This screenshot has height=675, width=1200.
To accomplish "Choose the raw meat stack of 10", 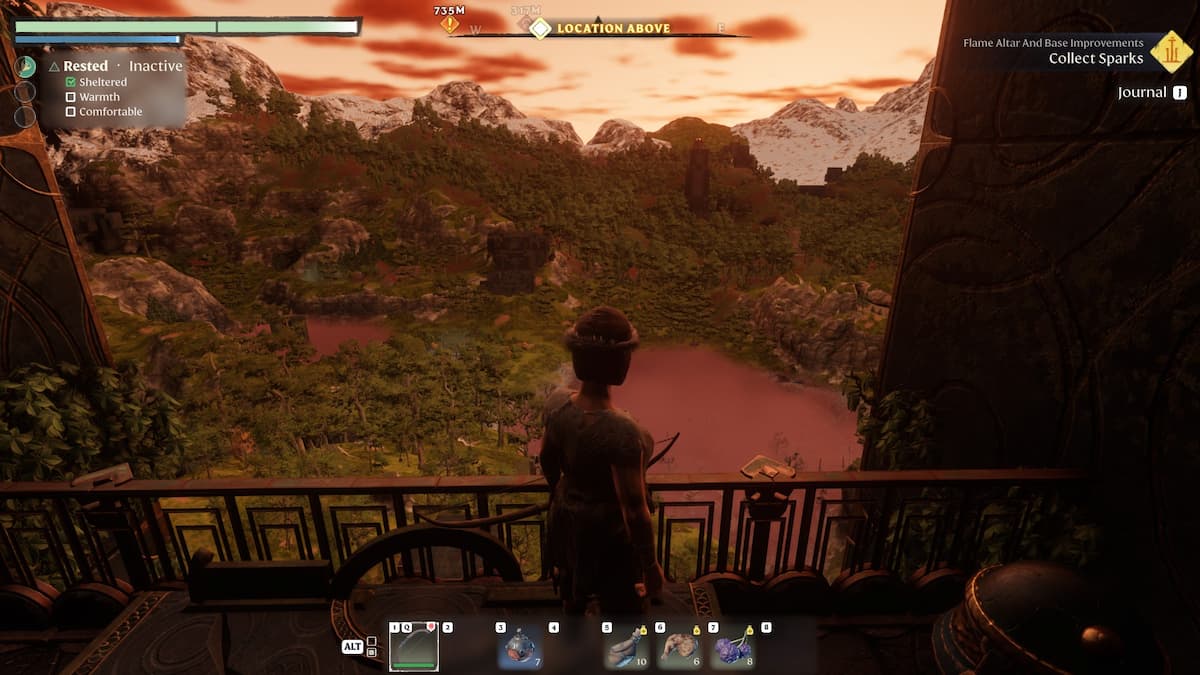I will (x=626, y=648).
